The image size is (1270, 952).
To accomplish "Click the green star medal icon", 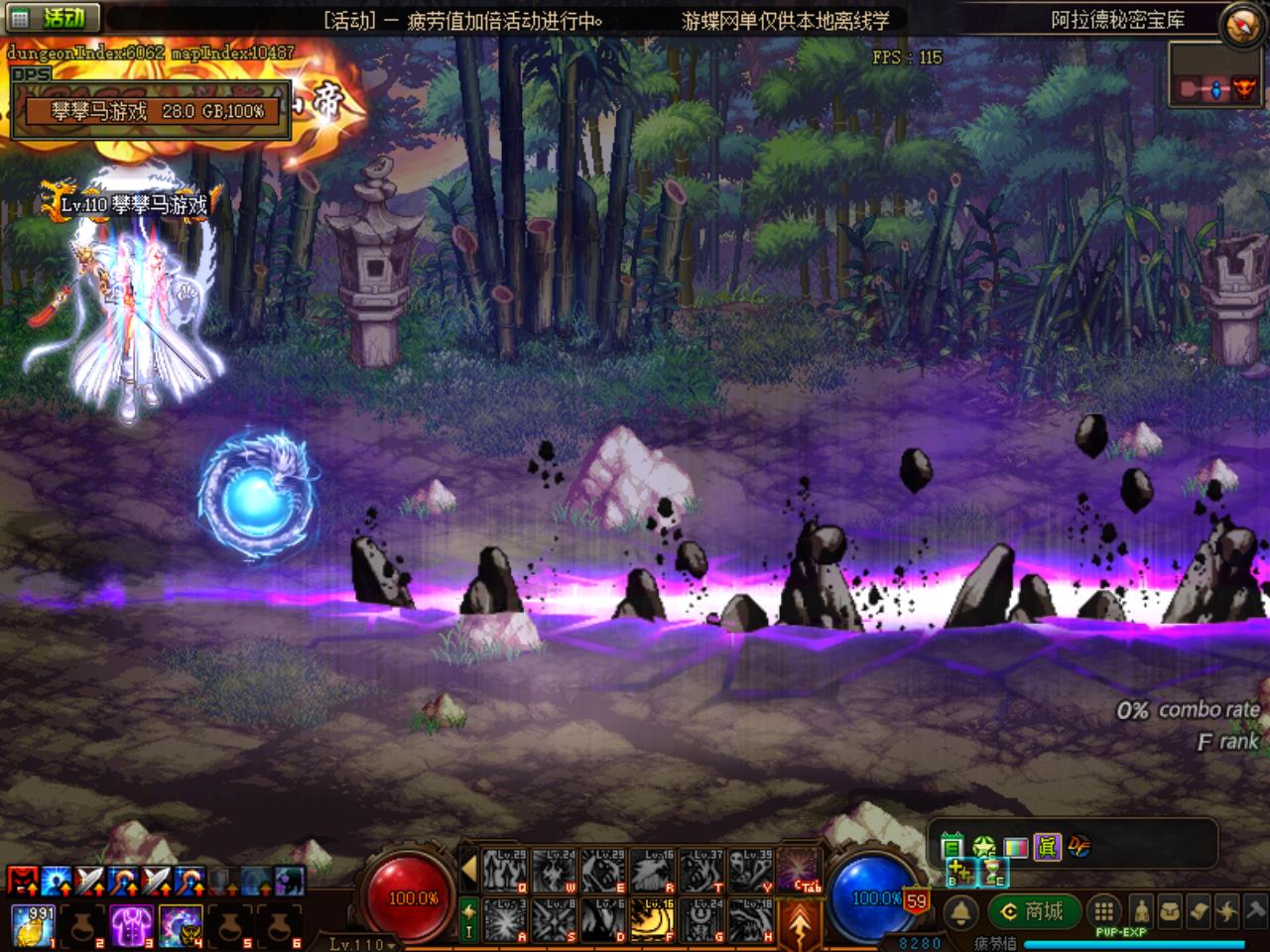I will [x=983, y=847].
